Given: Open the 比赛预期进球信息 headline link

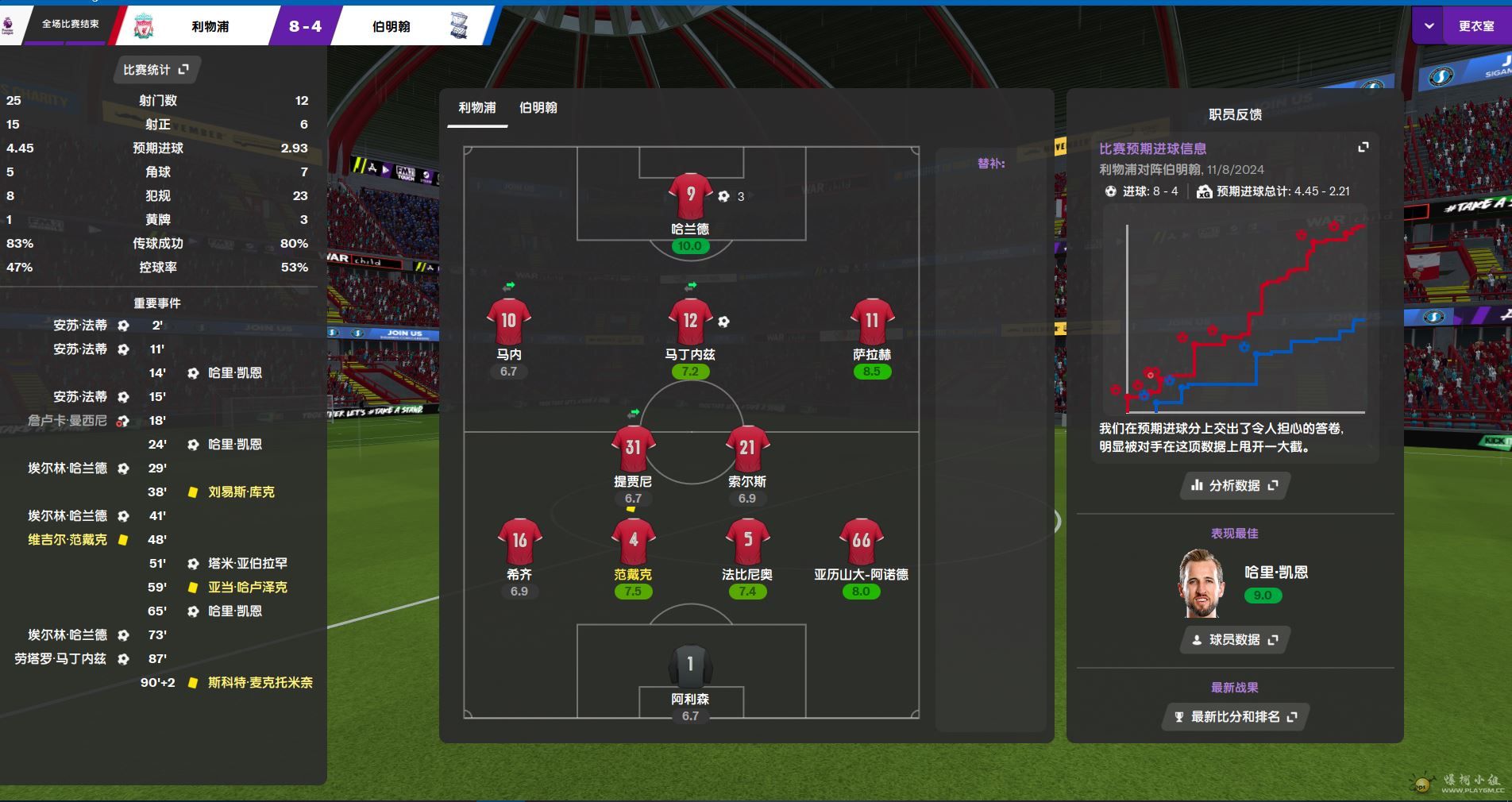Looking at the screenshot, I should click(1152, 148).
